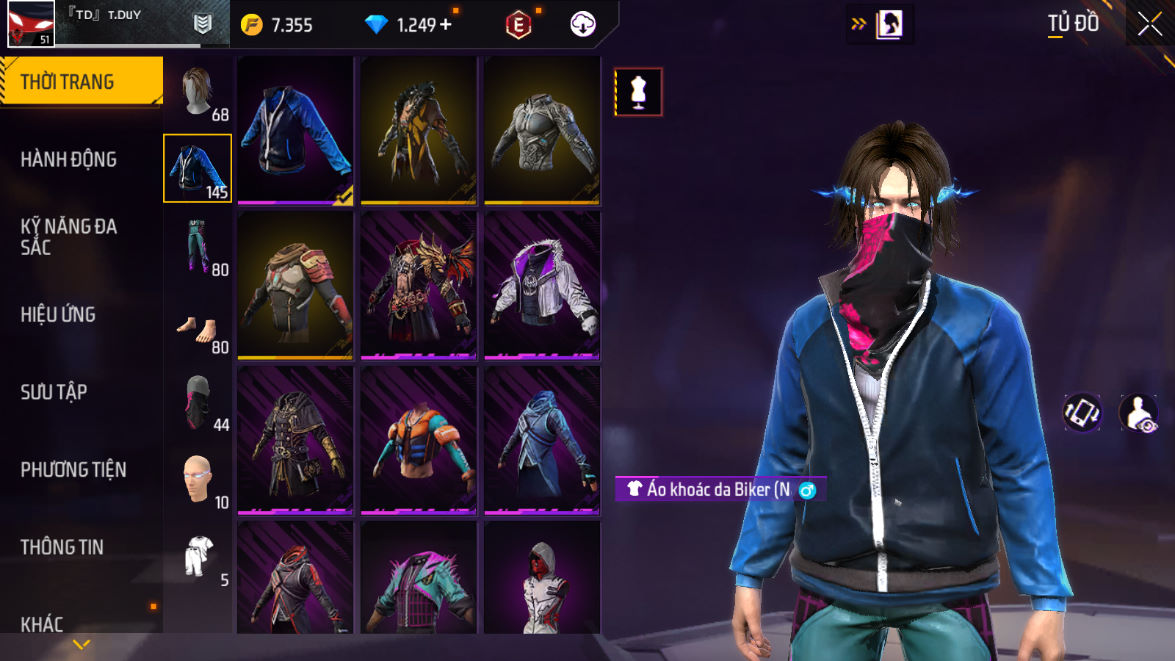Open the face mask category

[198, 402]
